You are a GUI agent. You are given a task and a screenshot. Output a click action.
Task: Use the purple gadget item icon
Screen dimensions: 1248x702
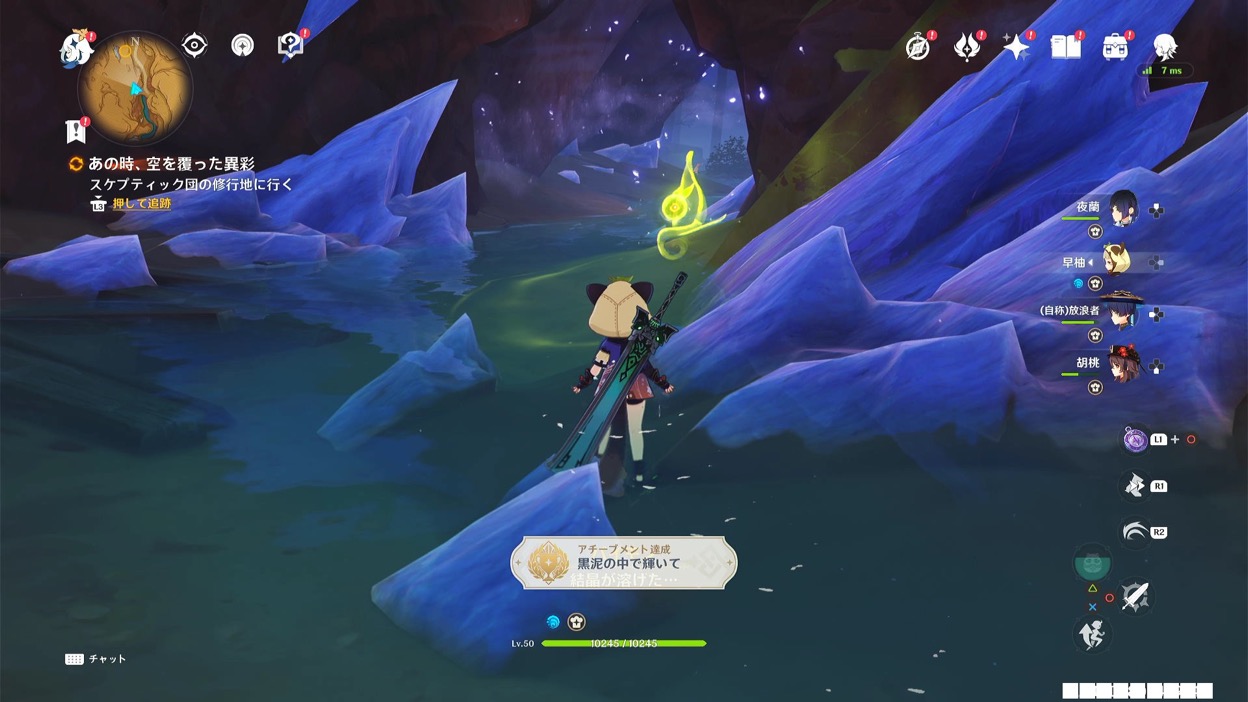click(x=1135, y=440)
